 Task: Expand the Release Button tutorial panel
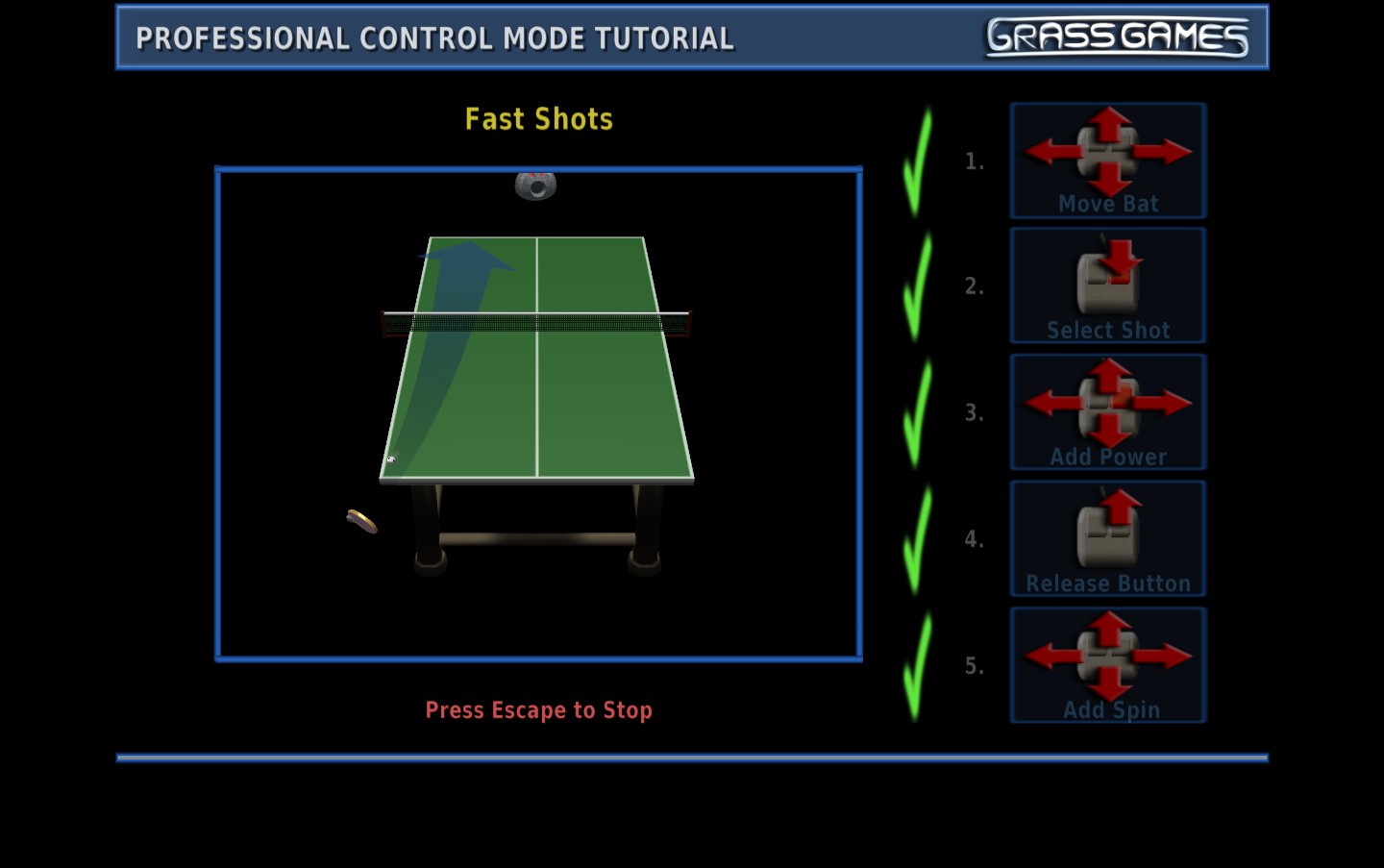coord(1107,538)
